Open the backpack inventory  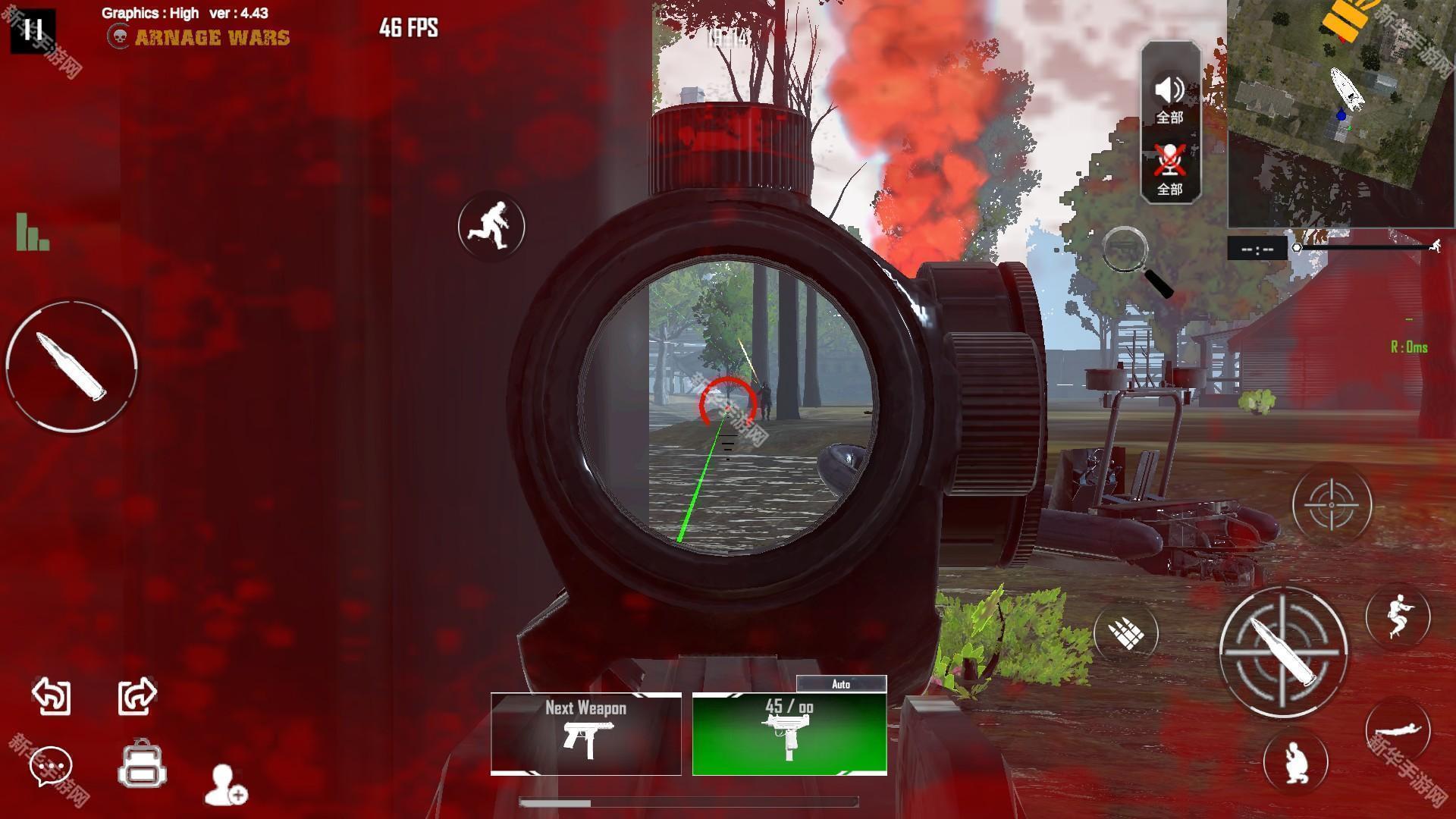tap(142, 764)
